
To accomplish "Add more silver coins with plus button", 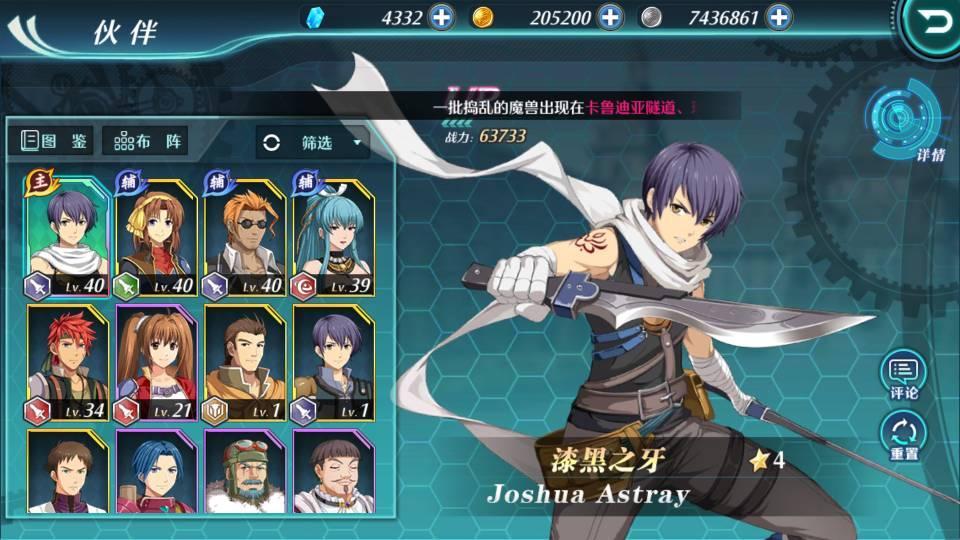I will pyautogui.click(x=778, y=17).
